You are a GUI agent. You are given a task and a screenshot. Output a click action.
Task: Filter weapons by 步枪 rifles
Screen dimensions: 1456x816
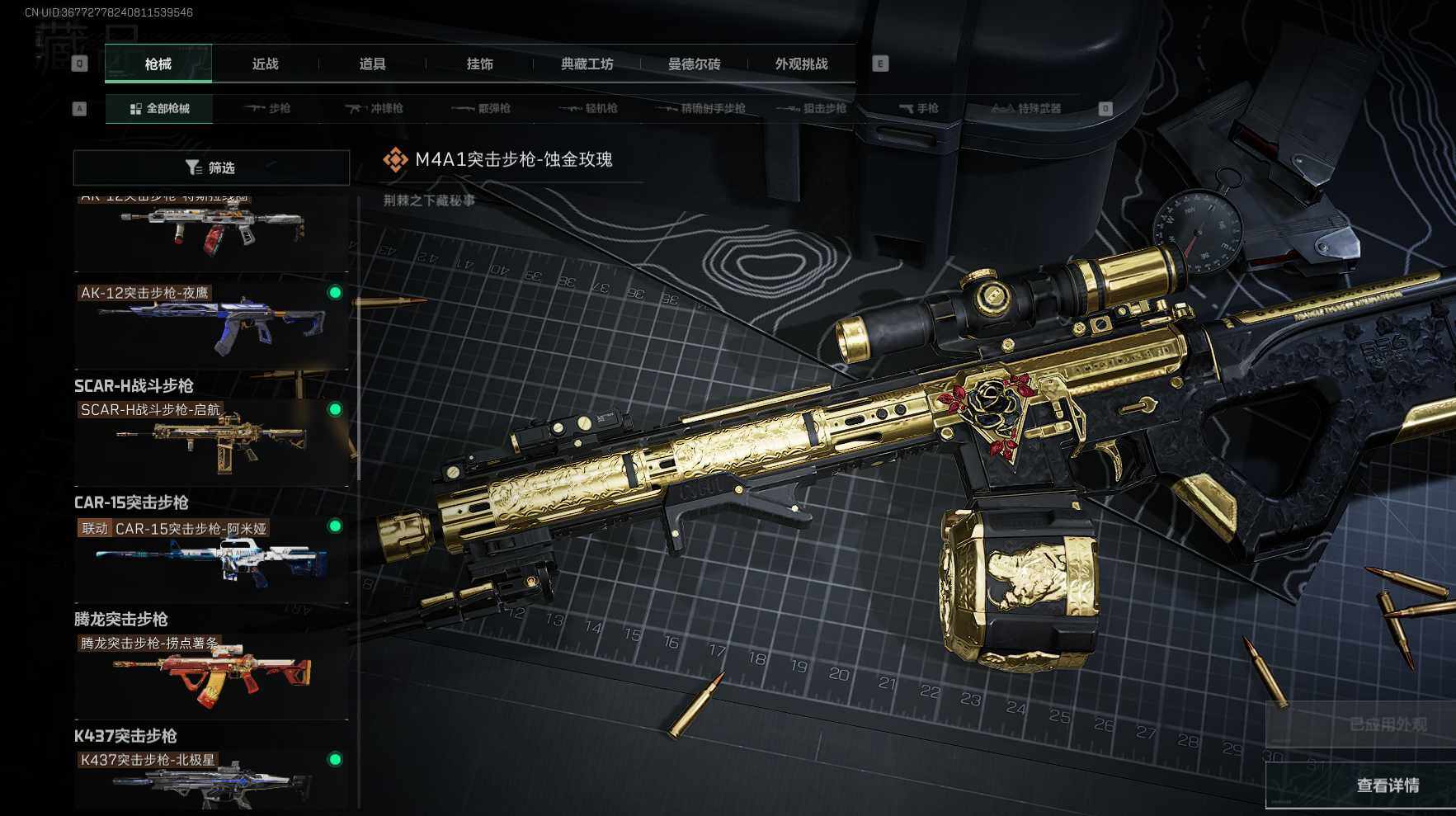(268, 108)
